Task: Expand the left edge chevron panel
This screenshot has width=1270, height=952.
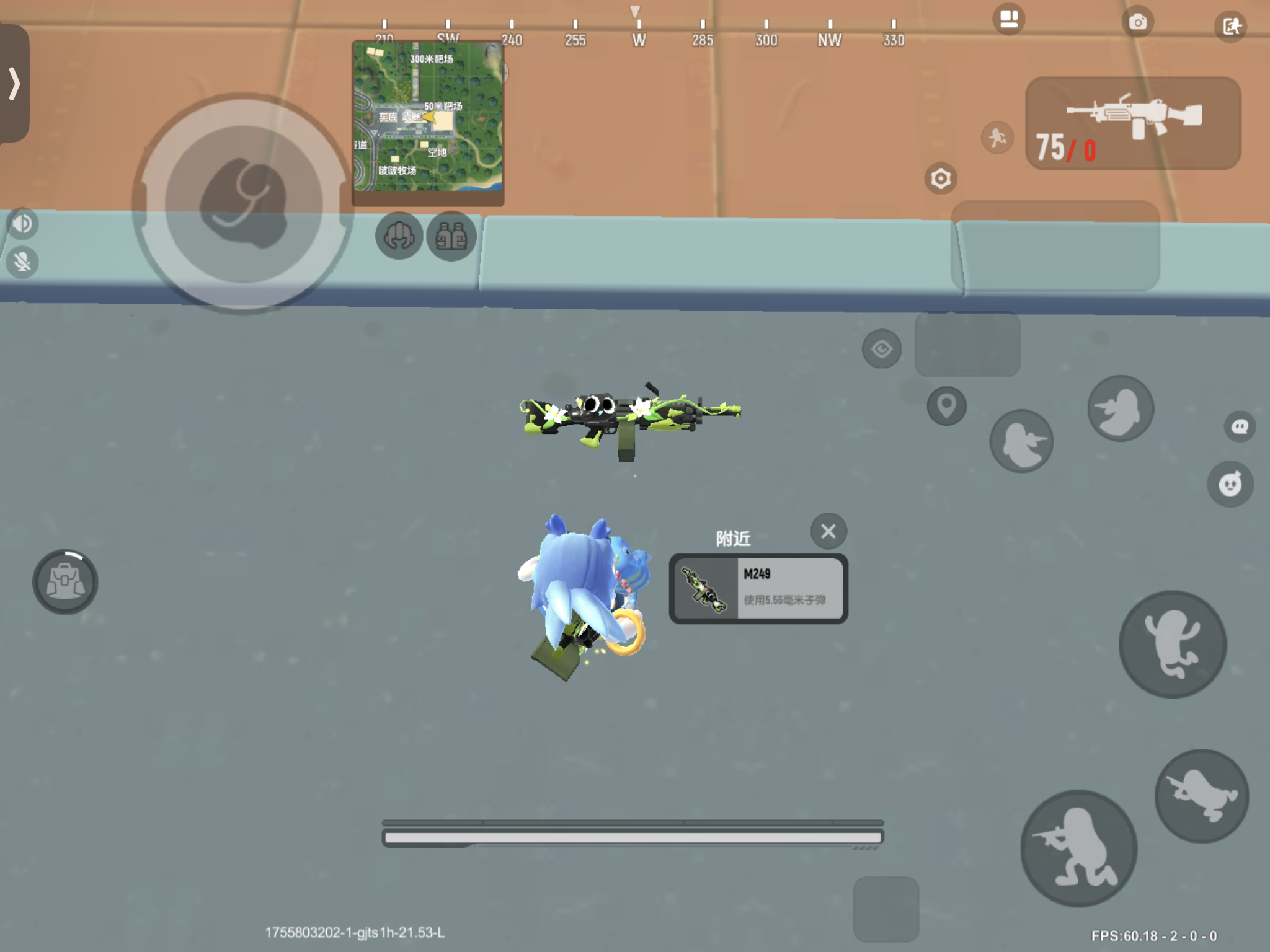Action: (15, 82)
